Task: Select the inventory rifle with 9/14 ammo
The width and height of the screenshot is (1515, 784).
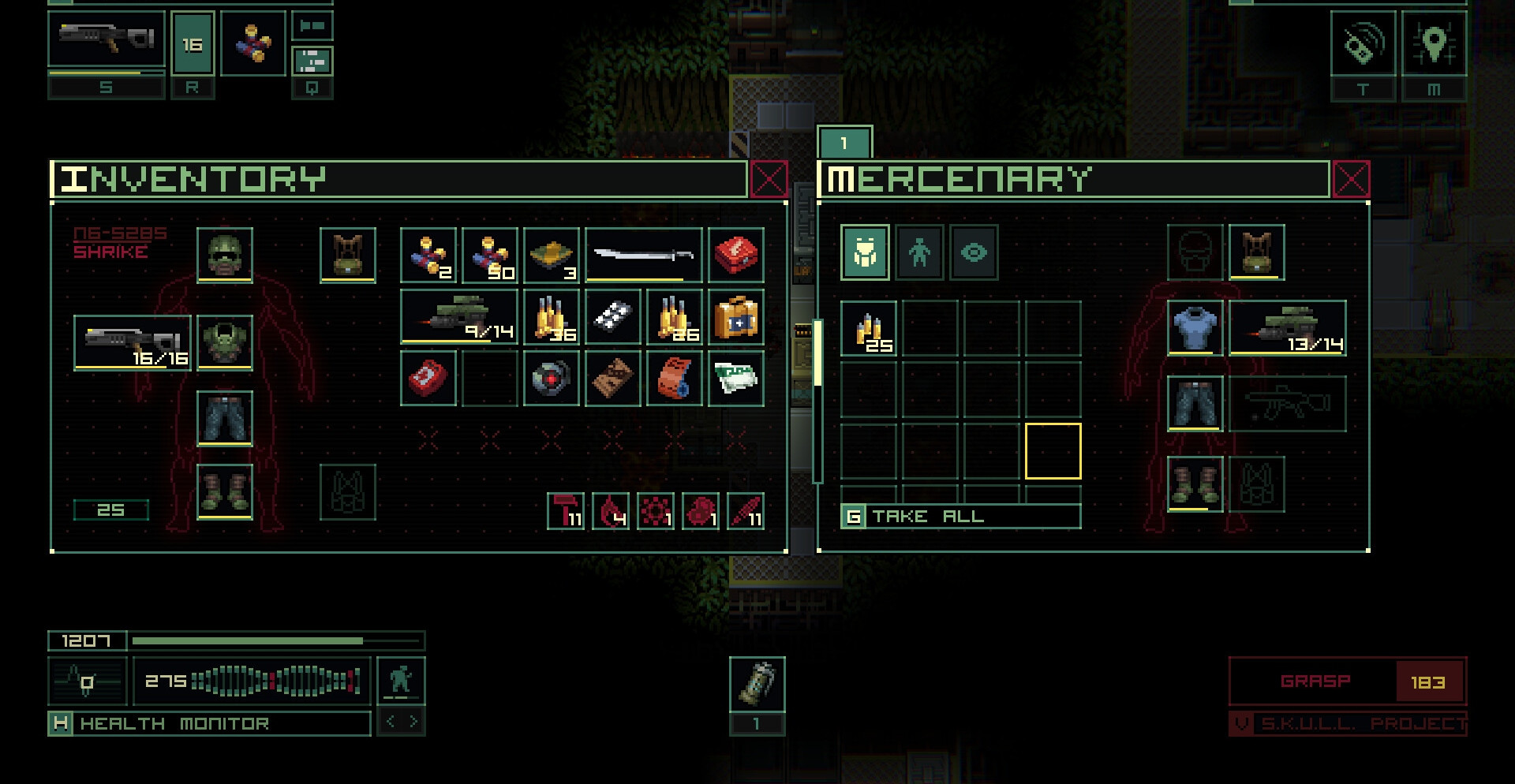Action: click(x=458, y=317)
